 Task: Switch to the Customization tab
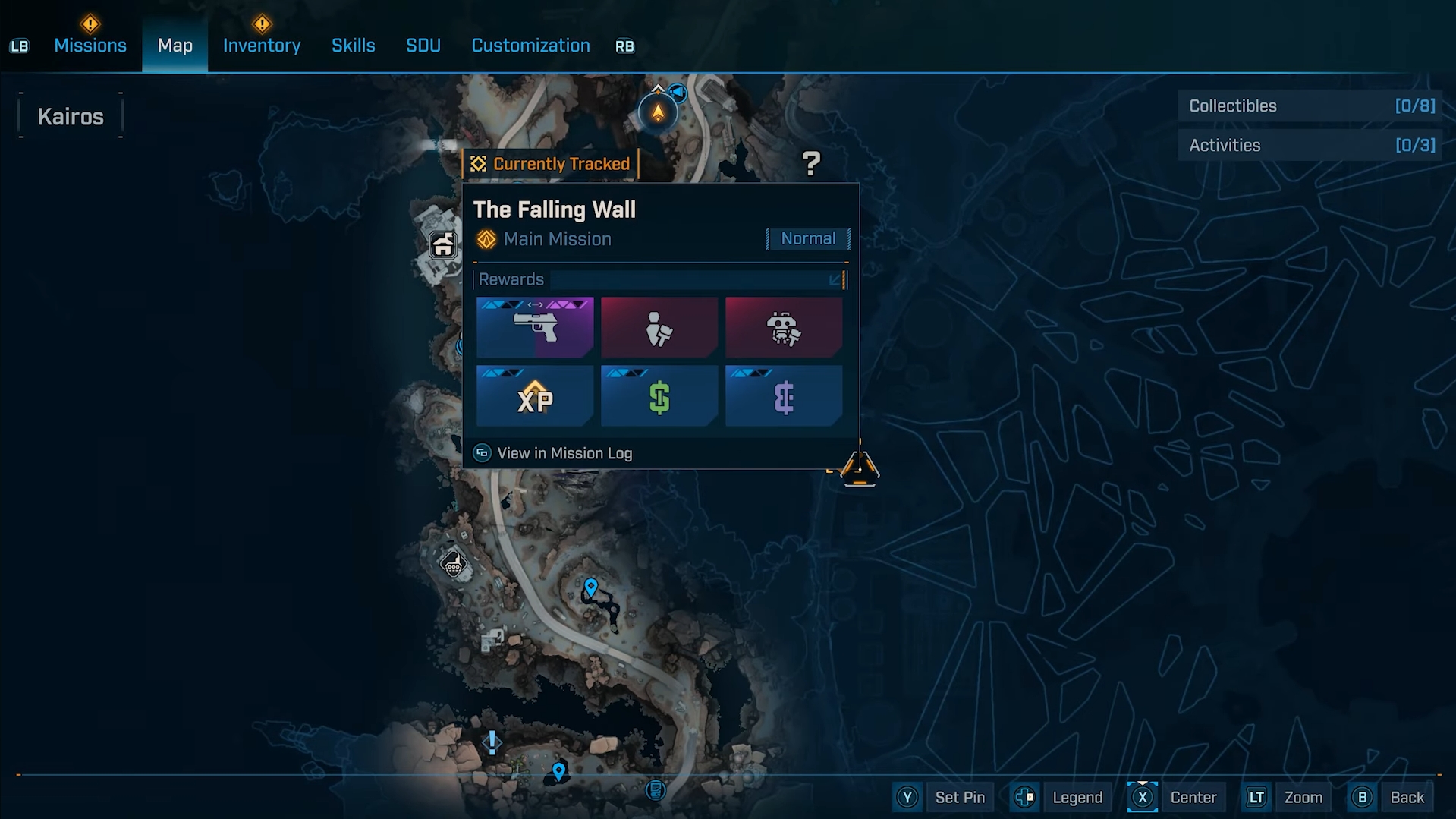(x=530, y=46)
